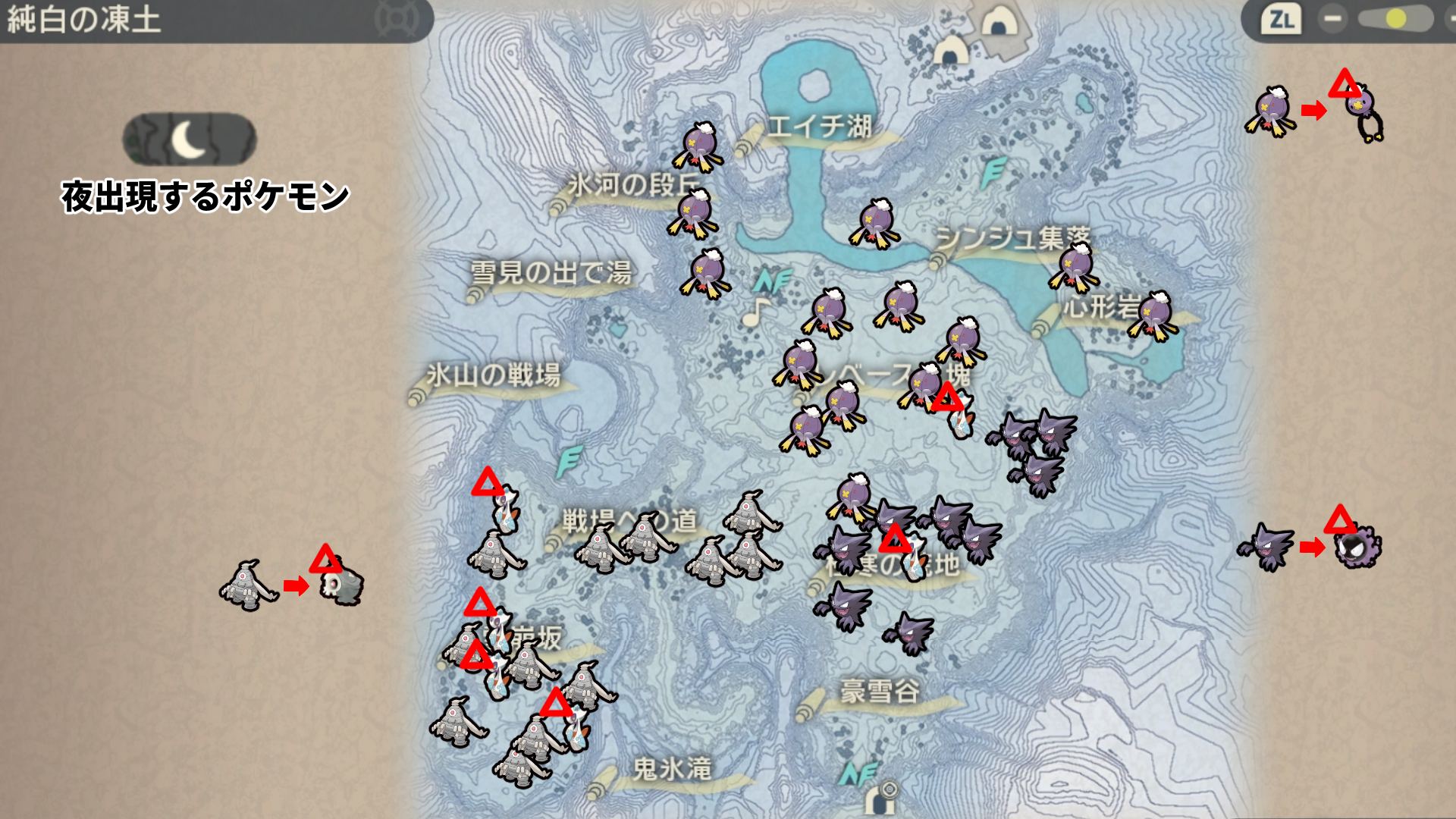
Task: Click the Gastly icon in the legend
Action: [x=1358, y=548]
